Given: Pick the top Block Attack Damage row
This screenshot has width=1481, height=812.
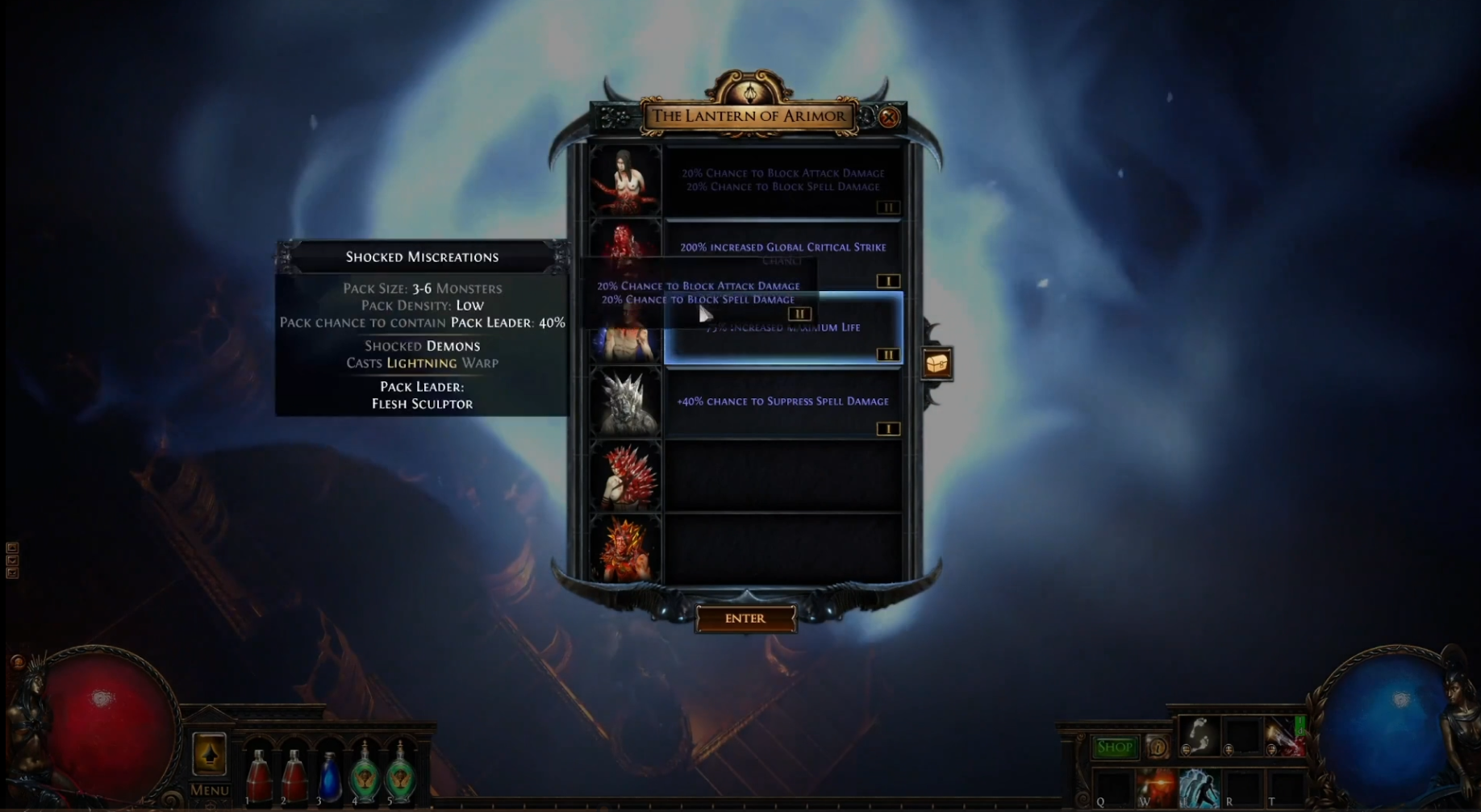Looking at the screenshot, I should coord(782,181).
